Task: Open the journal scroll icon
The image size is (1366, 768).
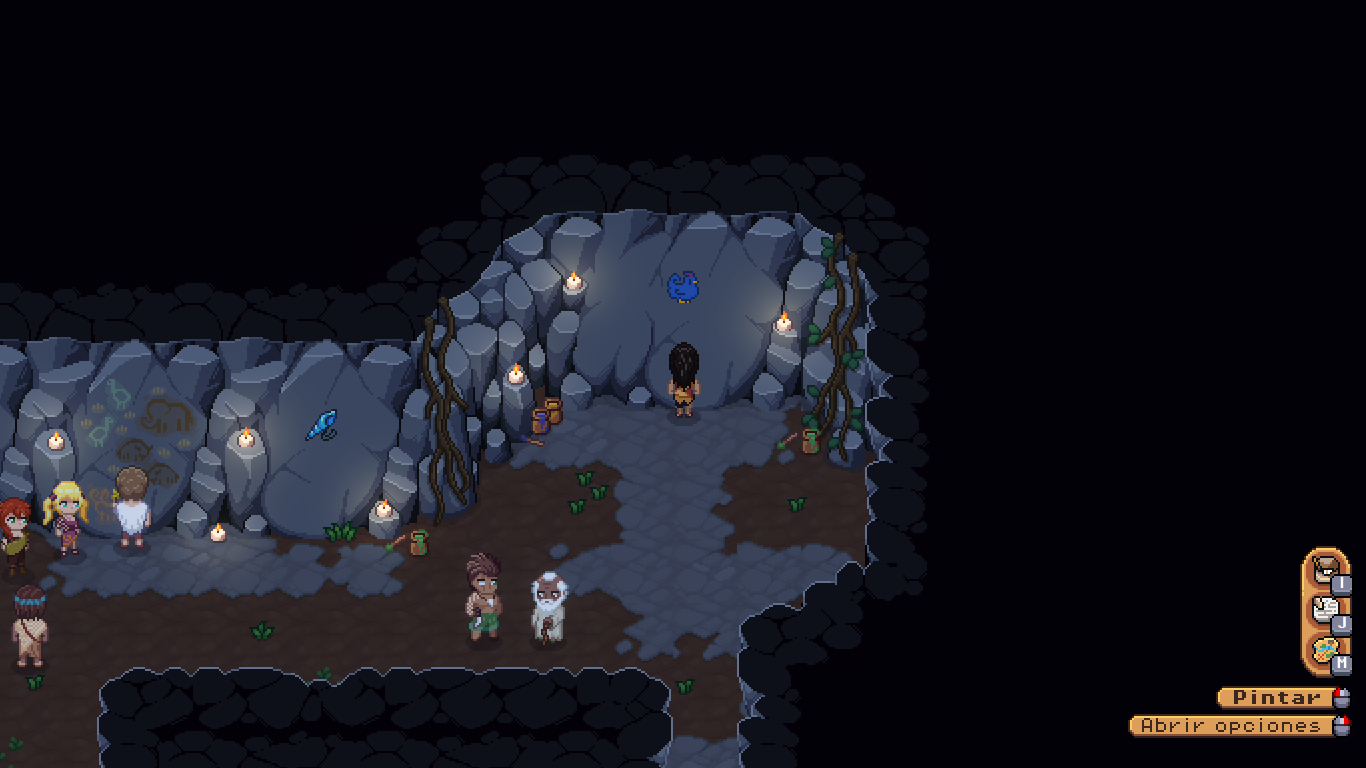Action: click(x=1325, y=609)
